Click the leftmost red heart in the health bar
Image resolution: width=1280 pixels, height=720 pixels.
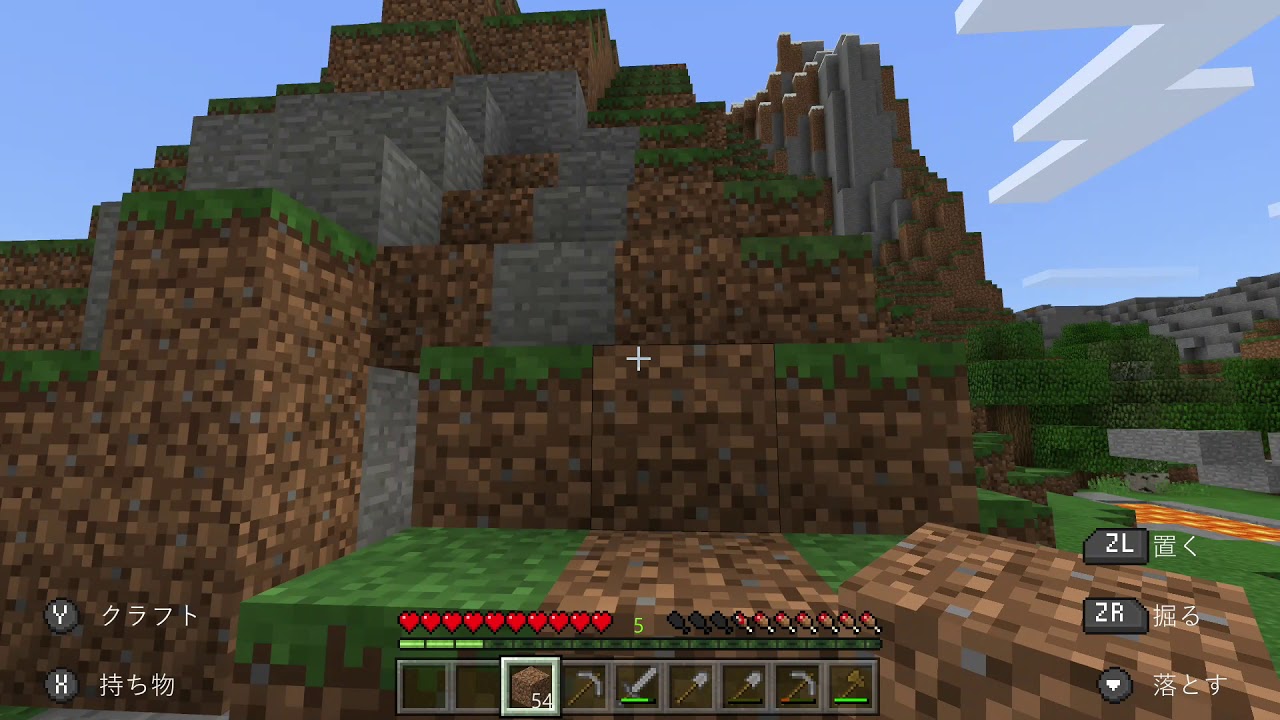click(x=410, y=623)
